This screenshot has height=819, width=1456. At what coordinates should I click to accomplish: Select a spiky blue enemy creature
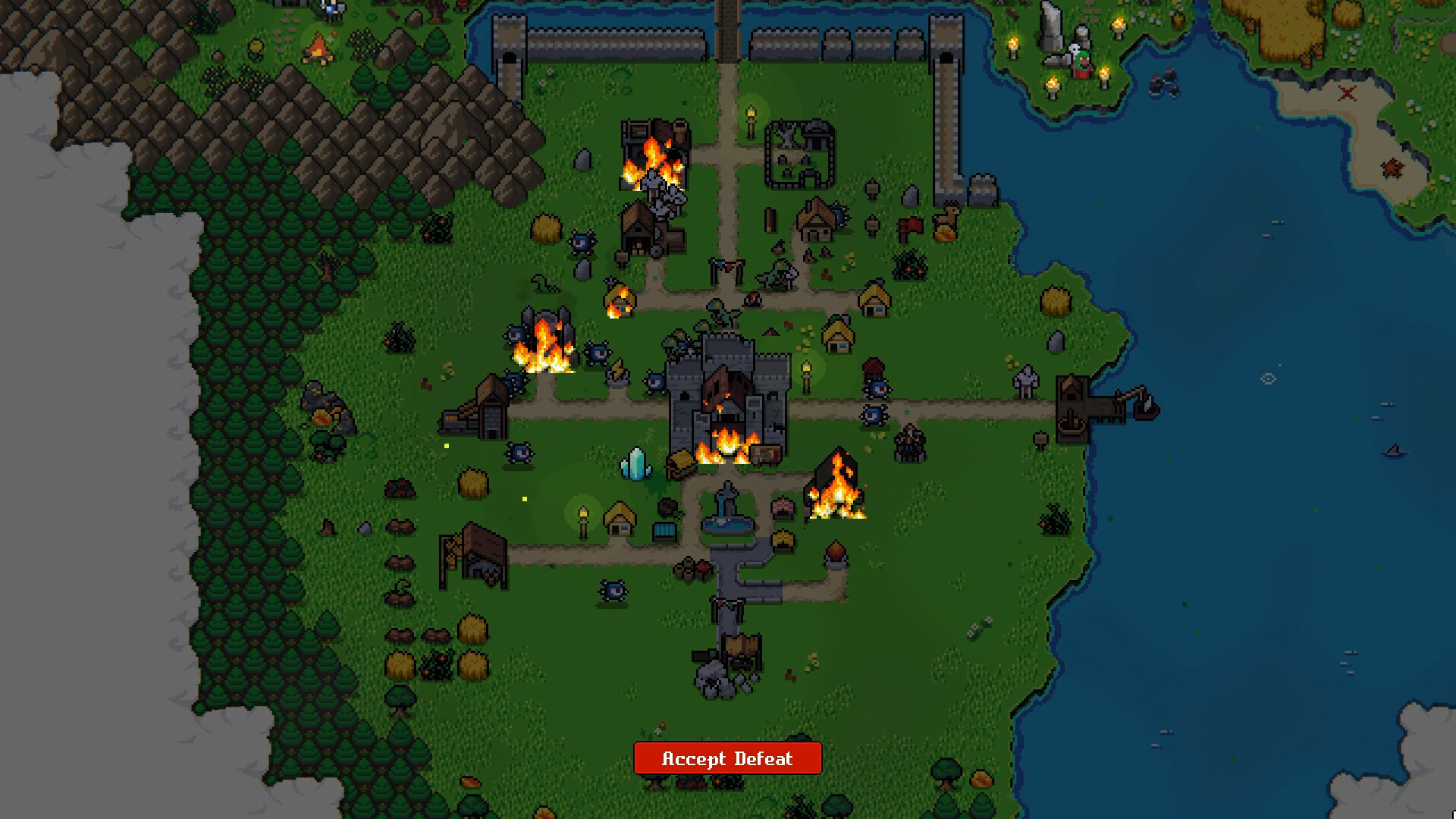[x=518, y=452]
